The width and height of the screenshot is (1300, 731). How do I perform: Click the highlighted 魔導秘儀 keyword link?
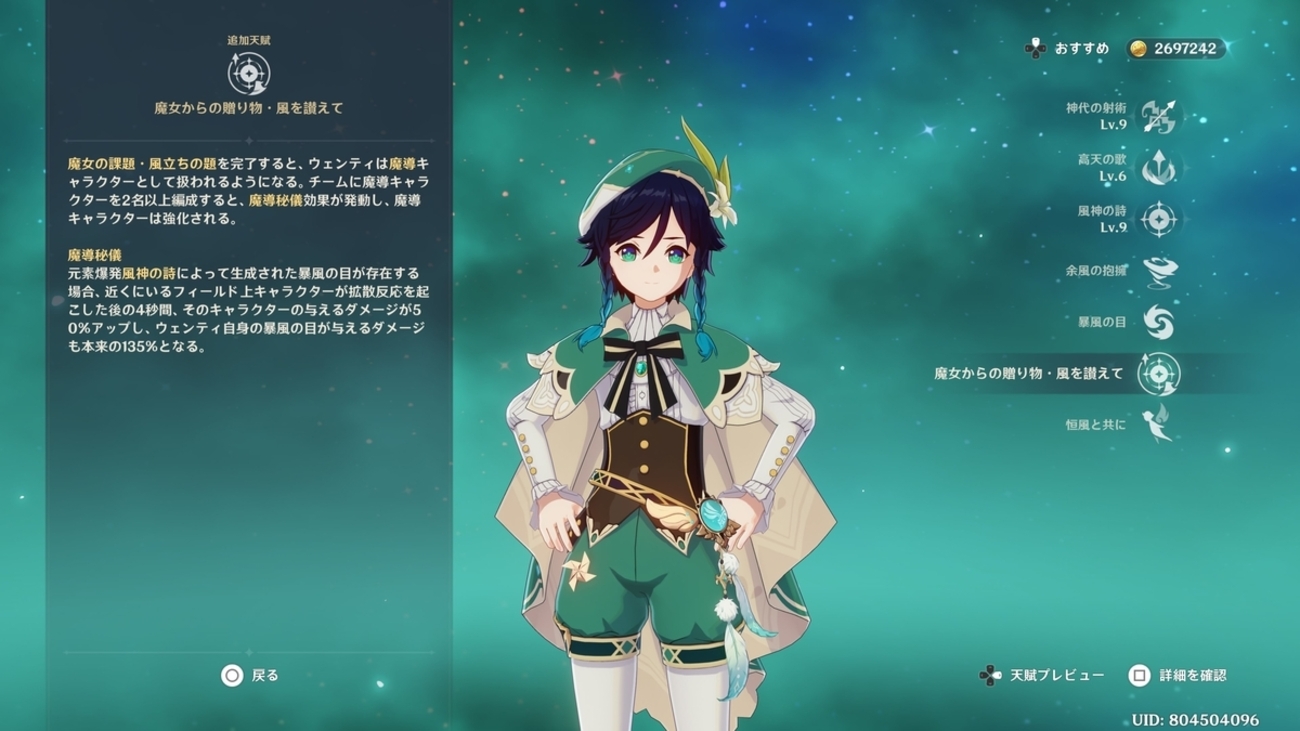tap(275, 201)
